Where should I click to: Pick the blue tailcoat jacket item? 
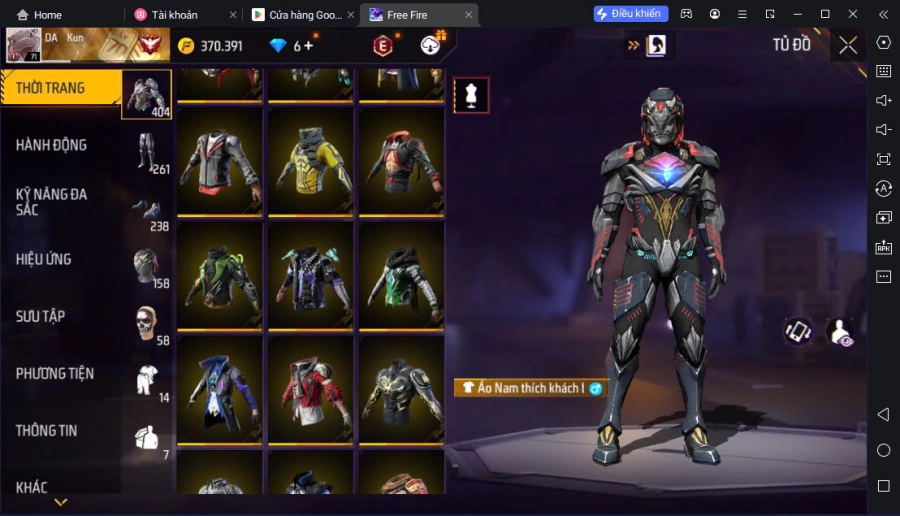(221, 389)
